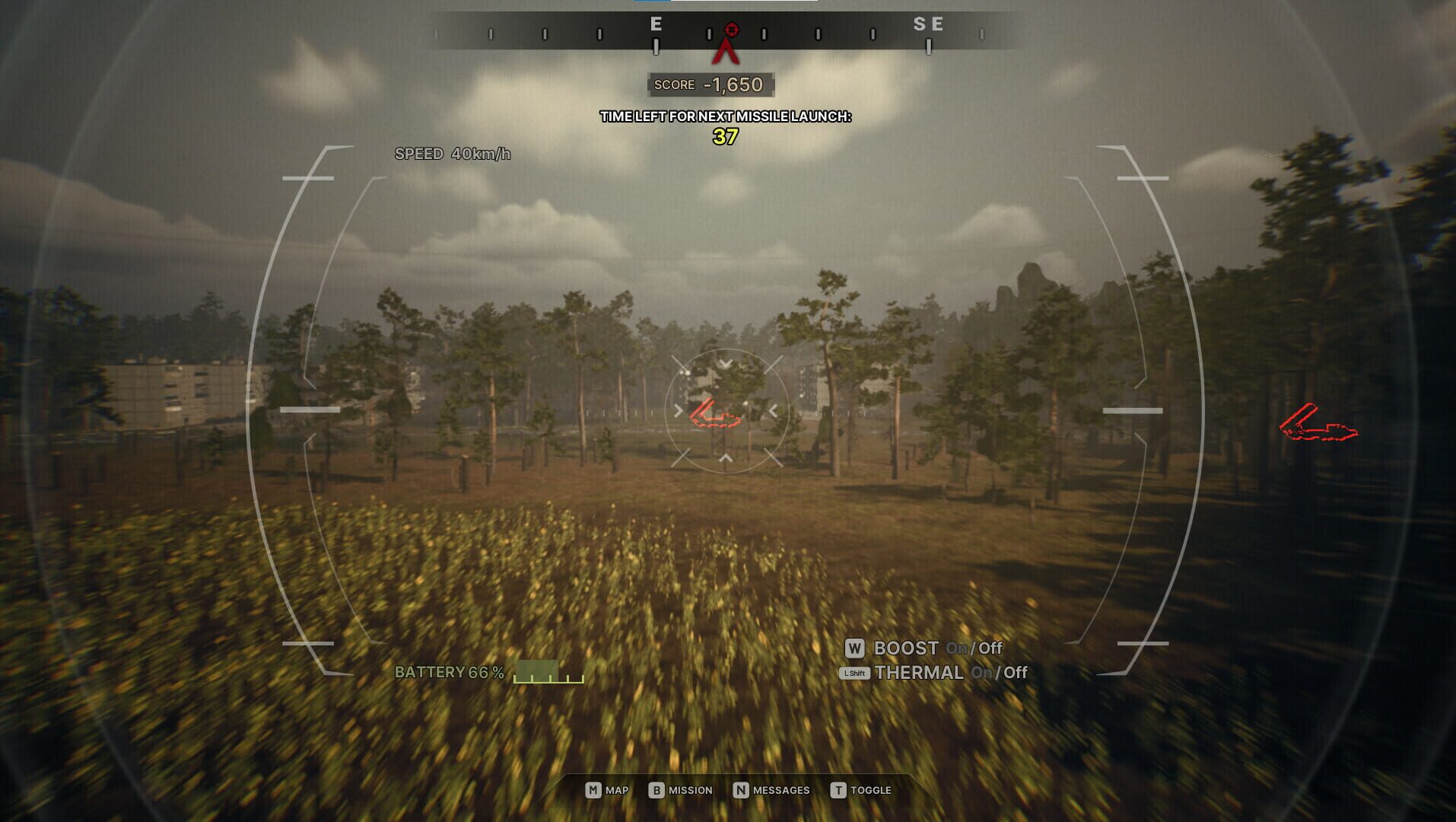Viewport: 1456px width, 822px height.
Task: Click the downward chevron atop the reticle
Action: click(x=726, y=362)
